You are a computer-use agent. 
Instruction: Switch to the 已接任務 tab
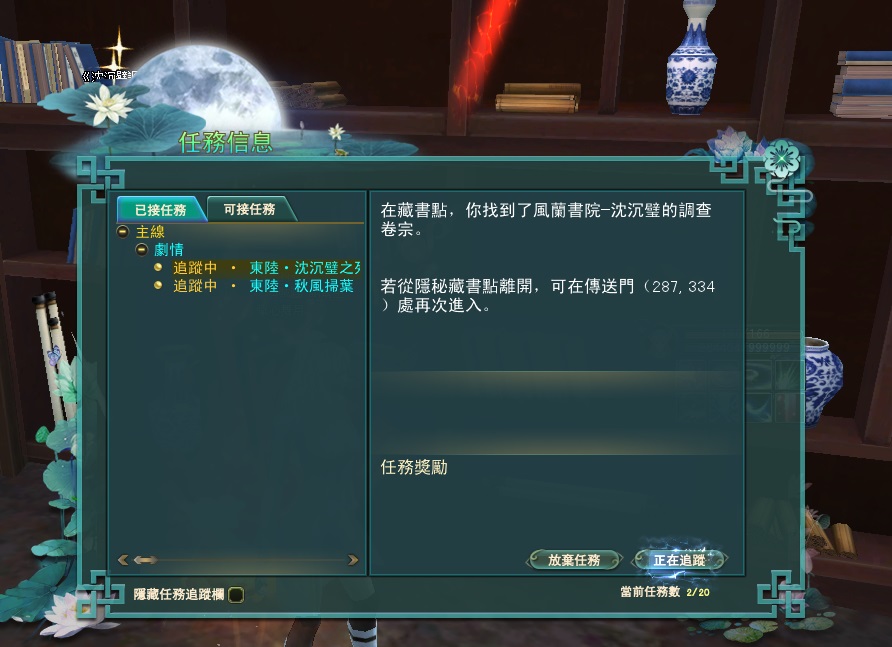click(x=160, y=210)
